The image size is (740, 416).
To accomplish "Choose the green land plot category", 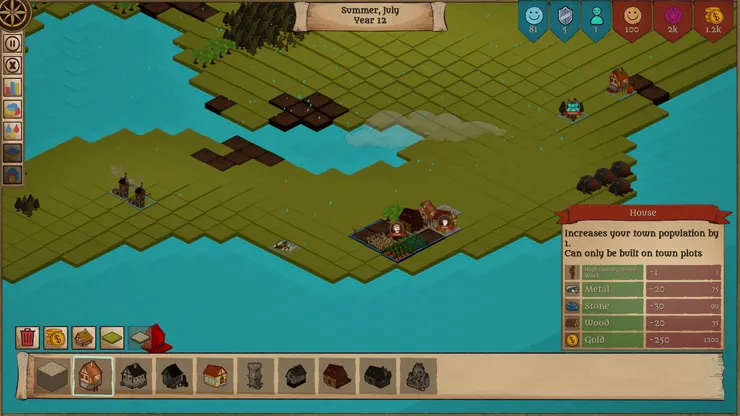I will pos(111,338).
